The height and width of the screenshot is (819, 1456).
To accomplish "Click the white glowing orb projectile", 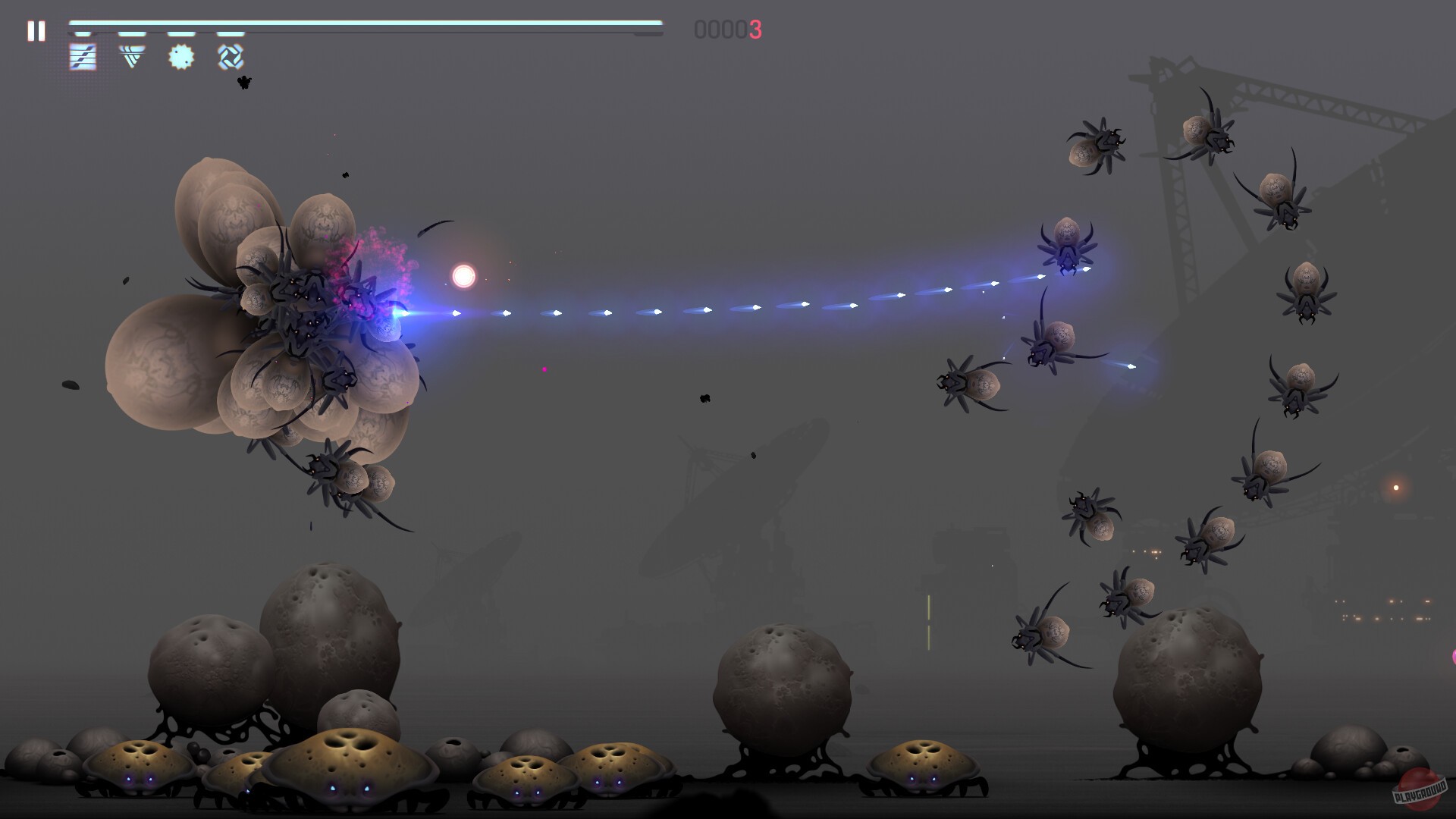I will coord(463,277).
